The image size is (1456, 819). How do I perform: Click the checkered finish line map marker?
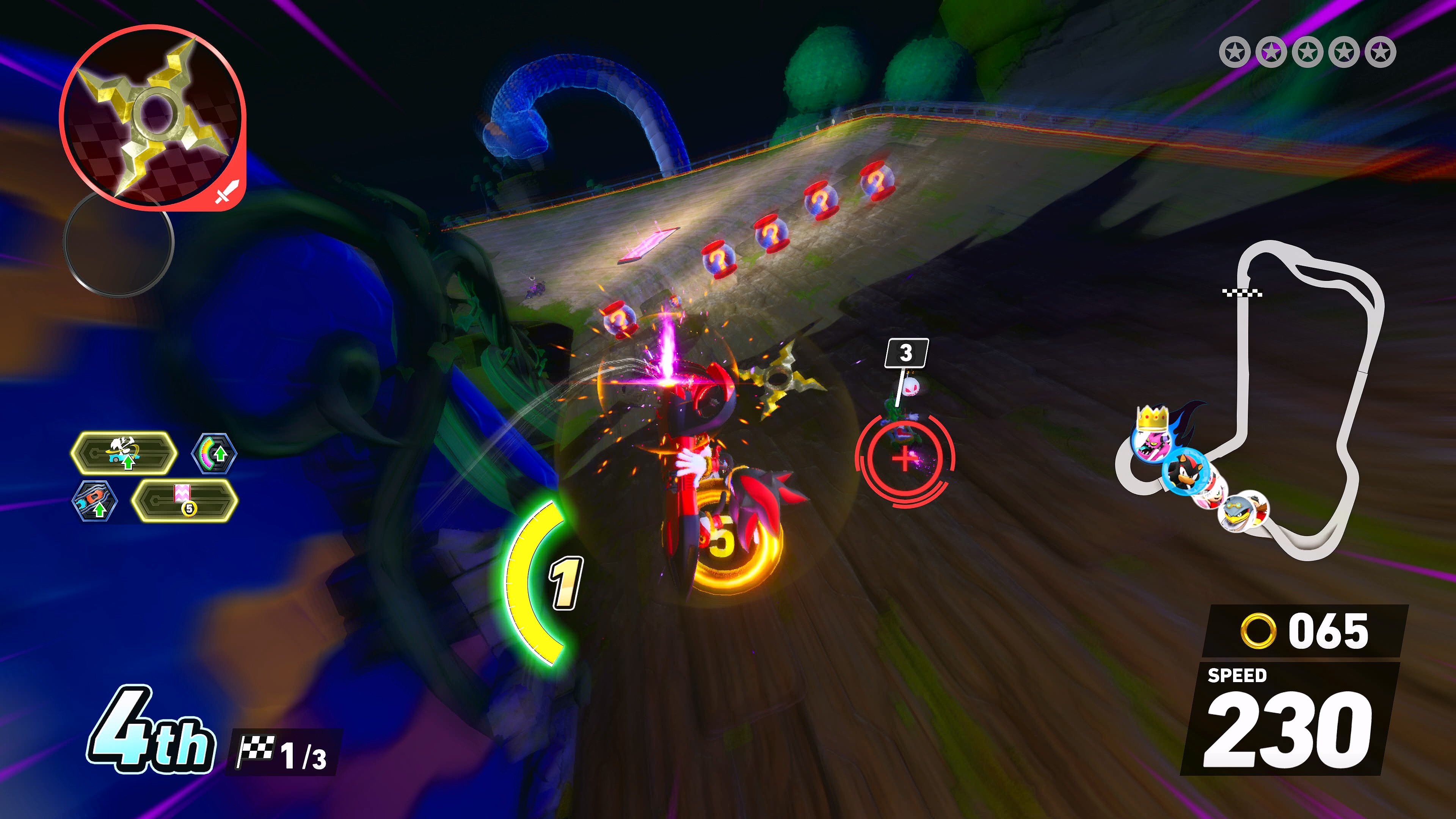pyautogui.click(x=1243, y=292)
